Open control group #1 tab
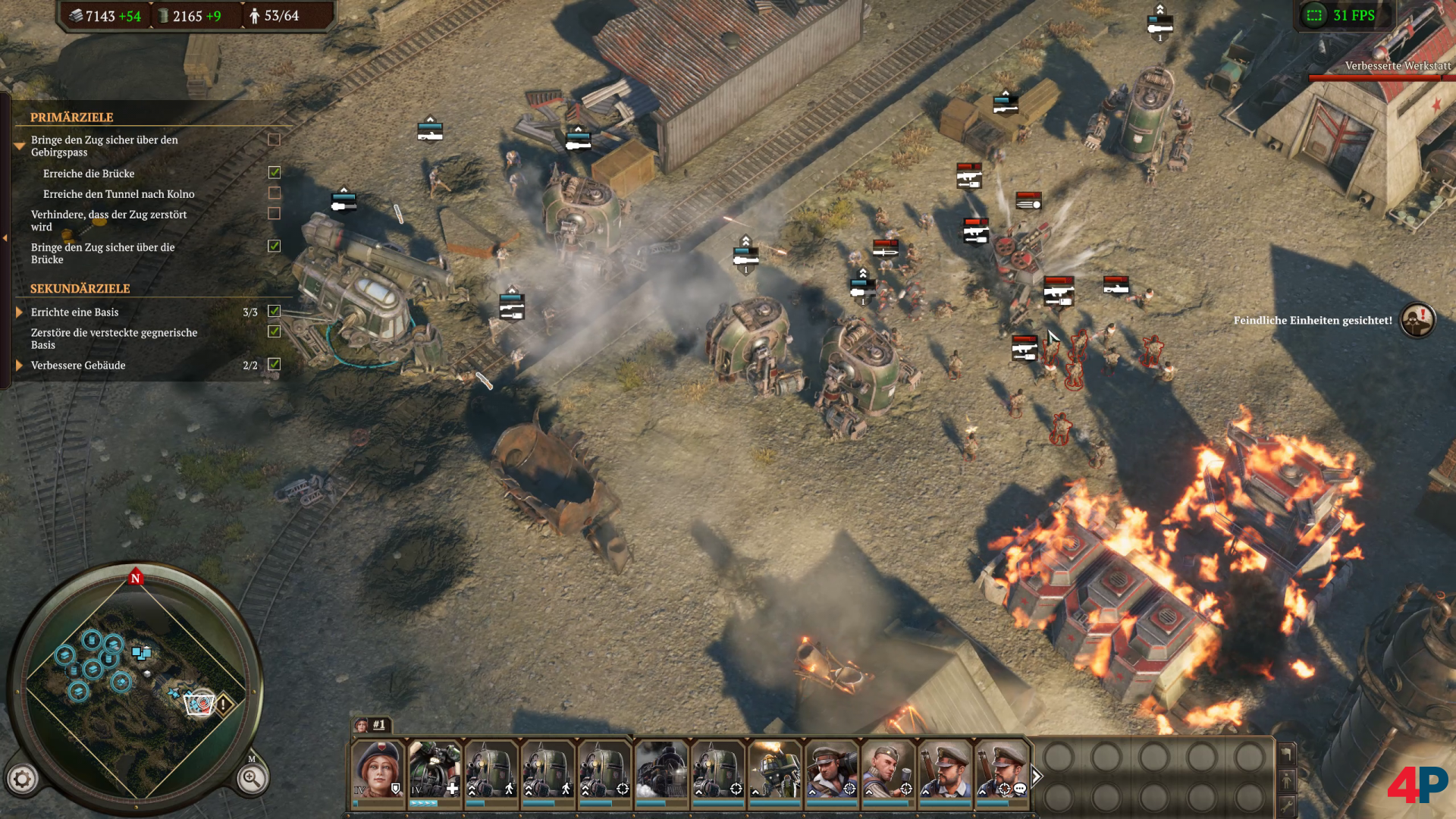The image size is (1456, 819). pyautogui.click(x=372, y=724)
